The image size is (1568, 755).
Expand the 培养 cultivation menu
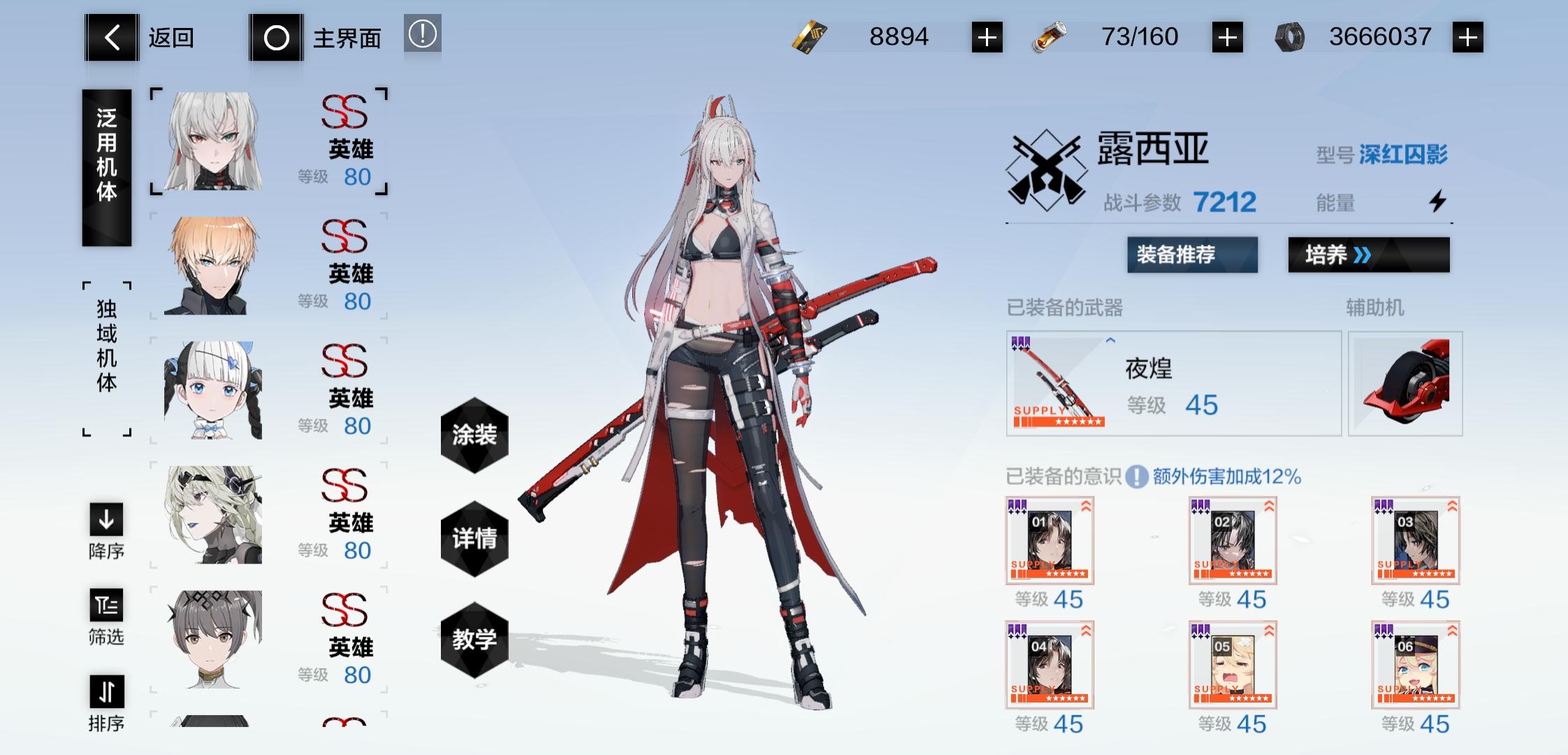pos(1367,254)
